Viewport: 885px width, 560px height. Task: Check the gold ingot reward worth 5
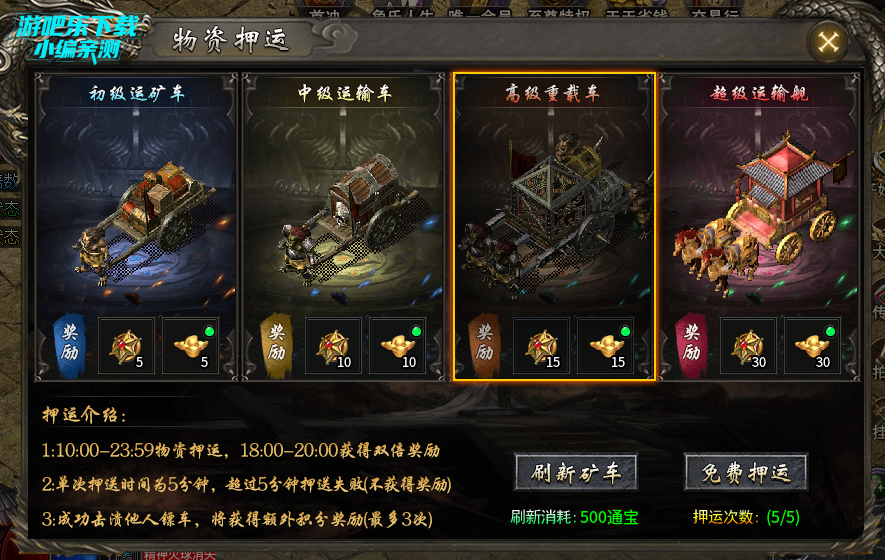pyautogui.click(x=191, y=346)
